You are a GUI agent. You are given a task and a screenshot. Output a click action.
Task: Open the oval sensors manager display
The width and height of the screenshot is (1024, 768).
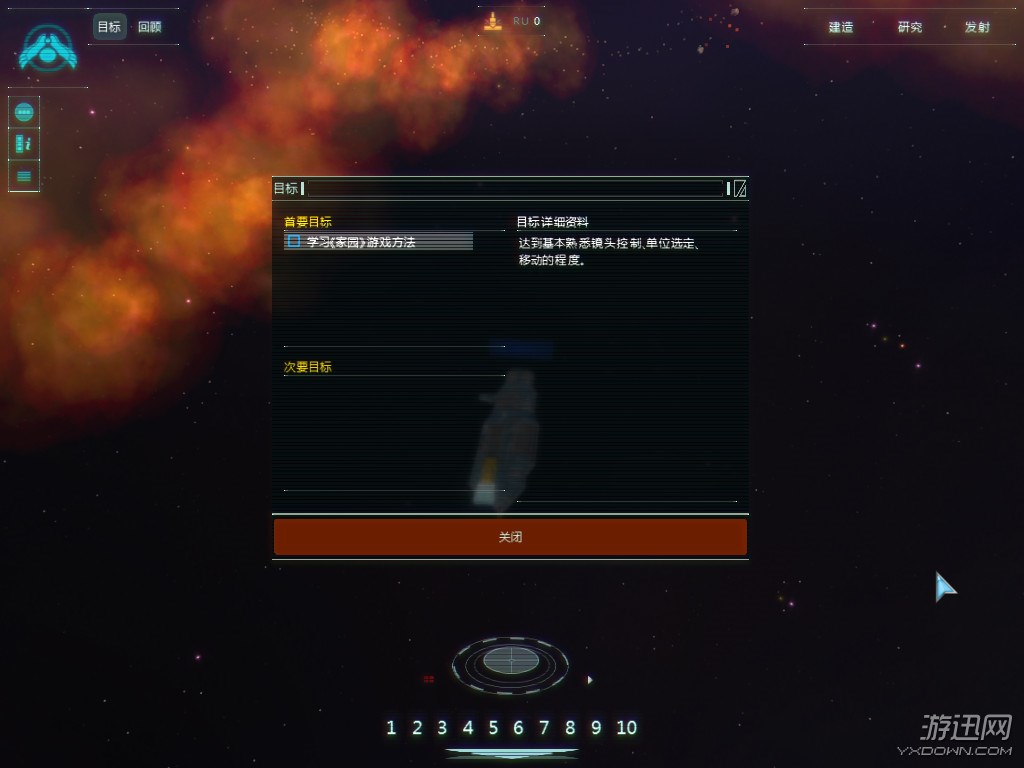tap(510, 661)
